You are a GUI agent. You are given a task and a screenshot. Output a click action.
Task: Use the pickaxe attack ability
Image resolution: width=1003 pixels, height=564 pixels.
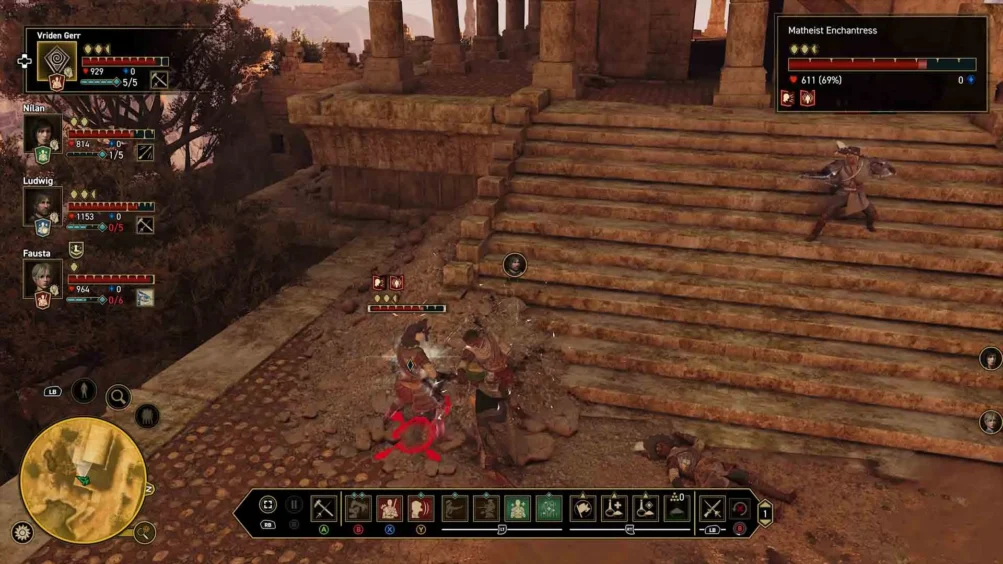(323, 508)
